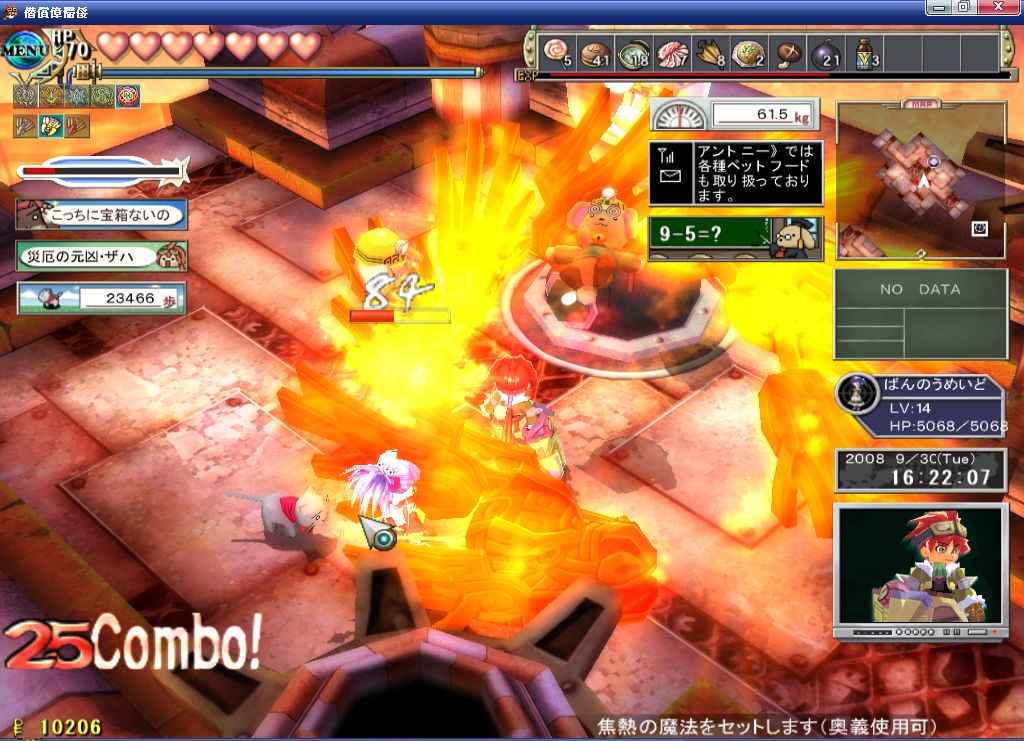Select the green soup pot item
The image size is (1024, 741).
[x=632, y=51]
